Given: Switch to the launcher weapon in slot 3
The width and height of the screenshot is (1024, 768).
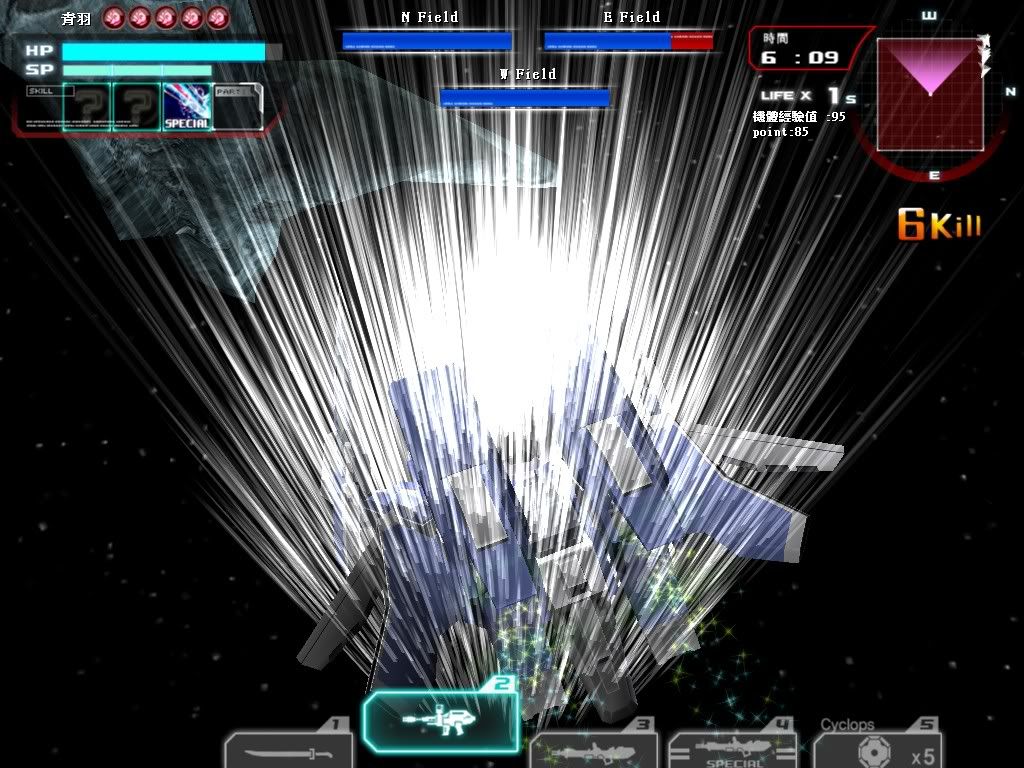Looking at the screenshot, I should pyautogui.click(x=593, y=752).
